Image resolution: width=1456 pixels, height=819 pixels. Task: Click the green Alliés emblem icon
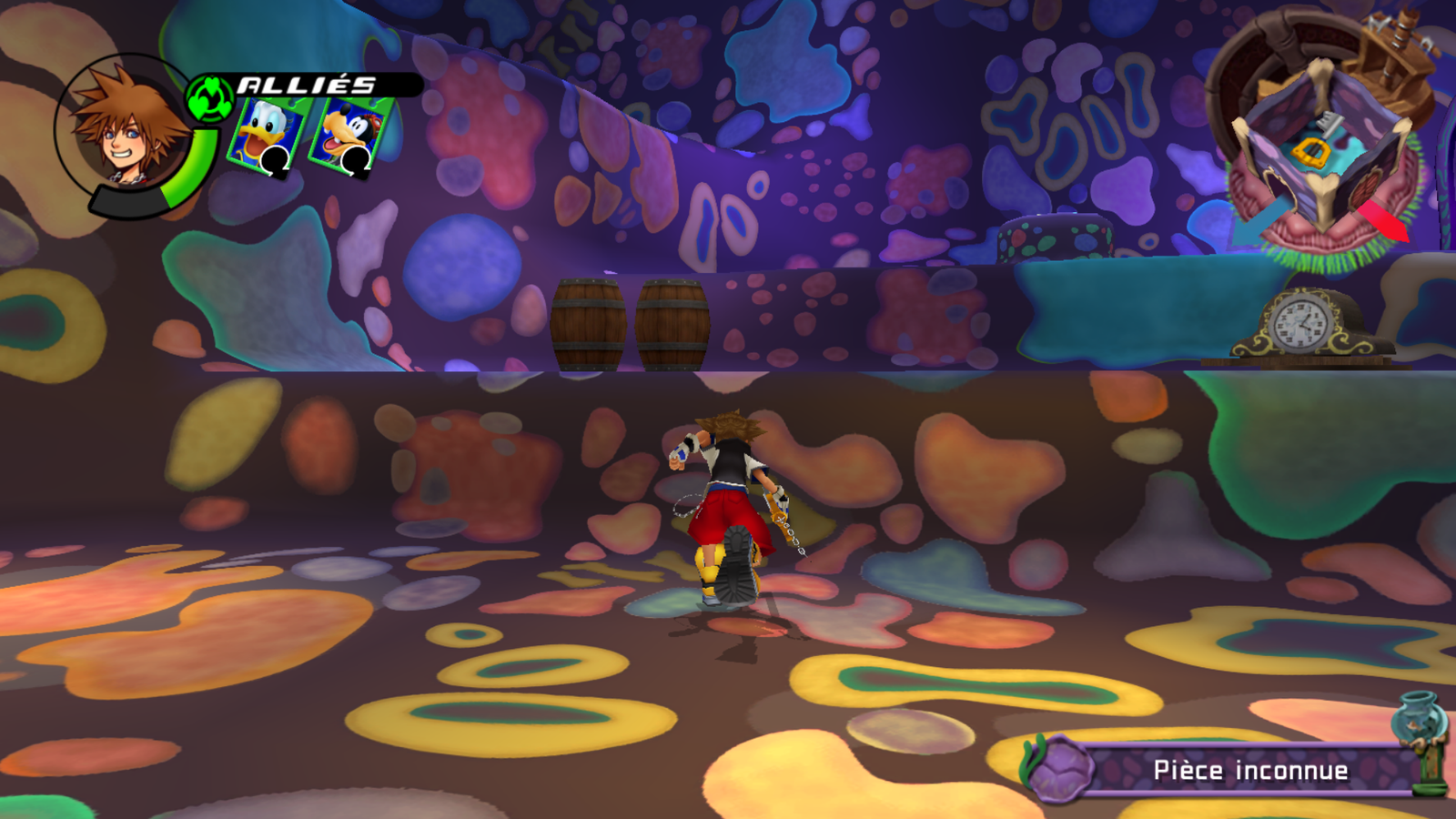tap(210, 98)
